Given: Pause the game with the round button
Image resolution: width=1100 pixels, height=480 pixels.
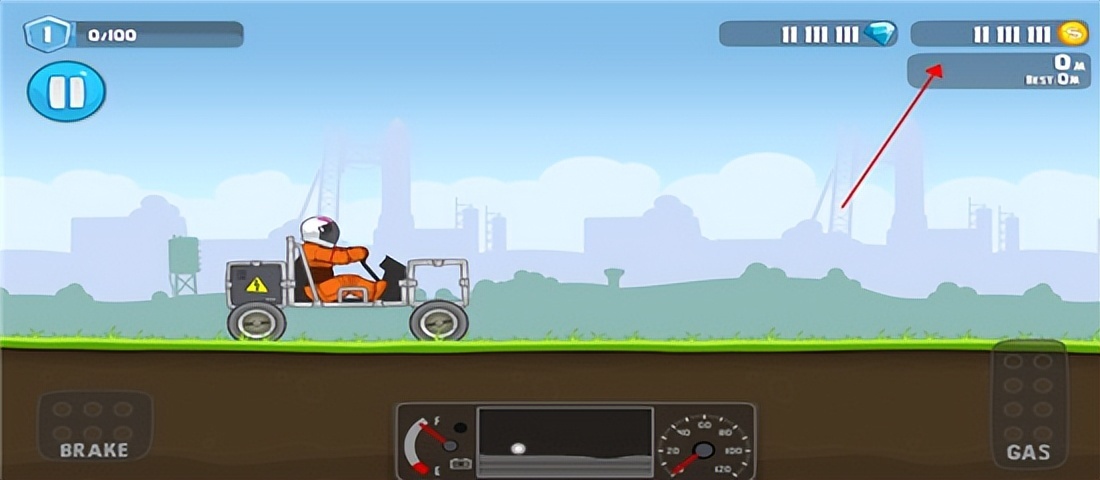Looking at the screenshot, I should [66, 92].
